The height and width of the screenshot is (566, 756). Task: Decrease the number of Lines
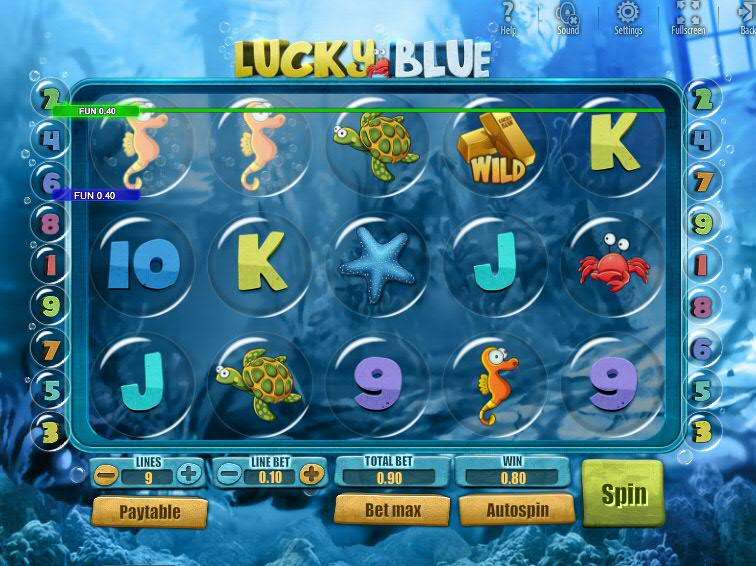pyautogui.click(x=106, y=475)
